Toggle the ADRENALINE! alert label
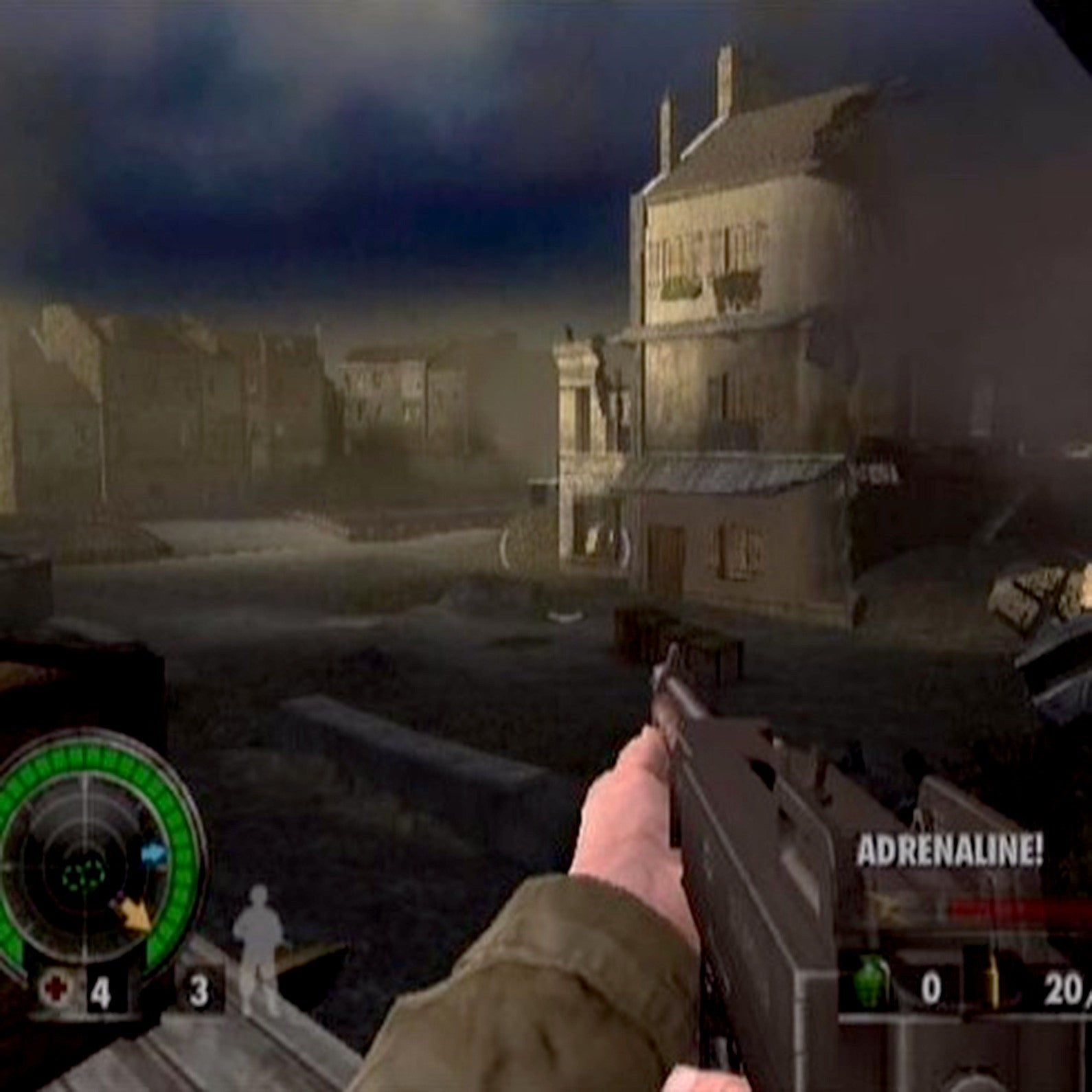 pos(951,849)
